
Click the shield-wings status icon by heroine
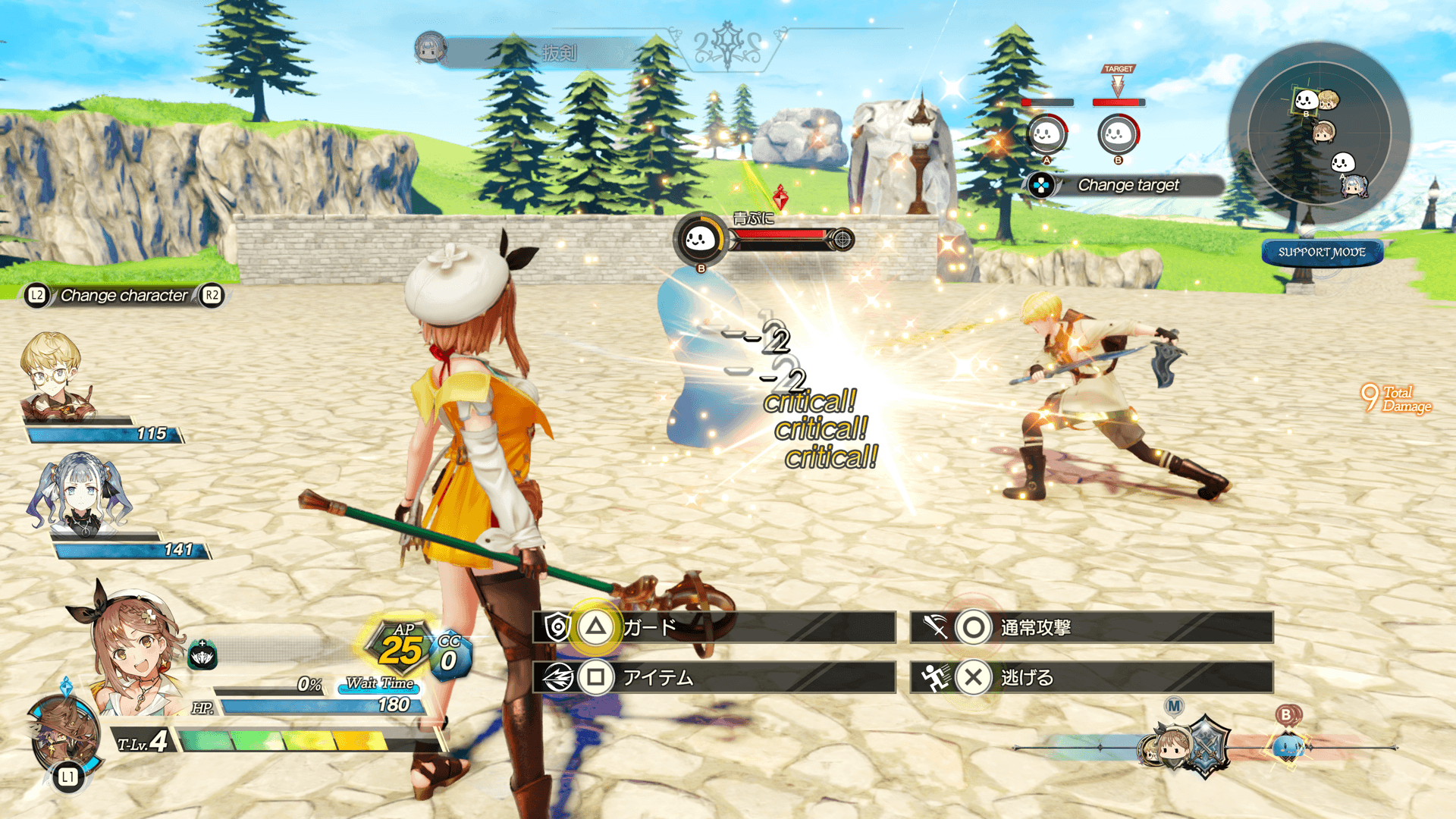(x=202, y=656)
